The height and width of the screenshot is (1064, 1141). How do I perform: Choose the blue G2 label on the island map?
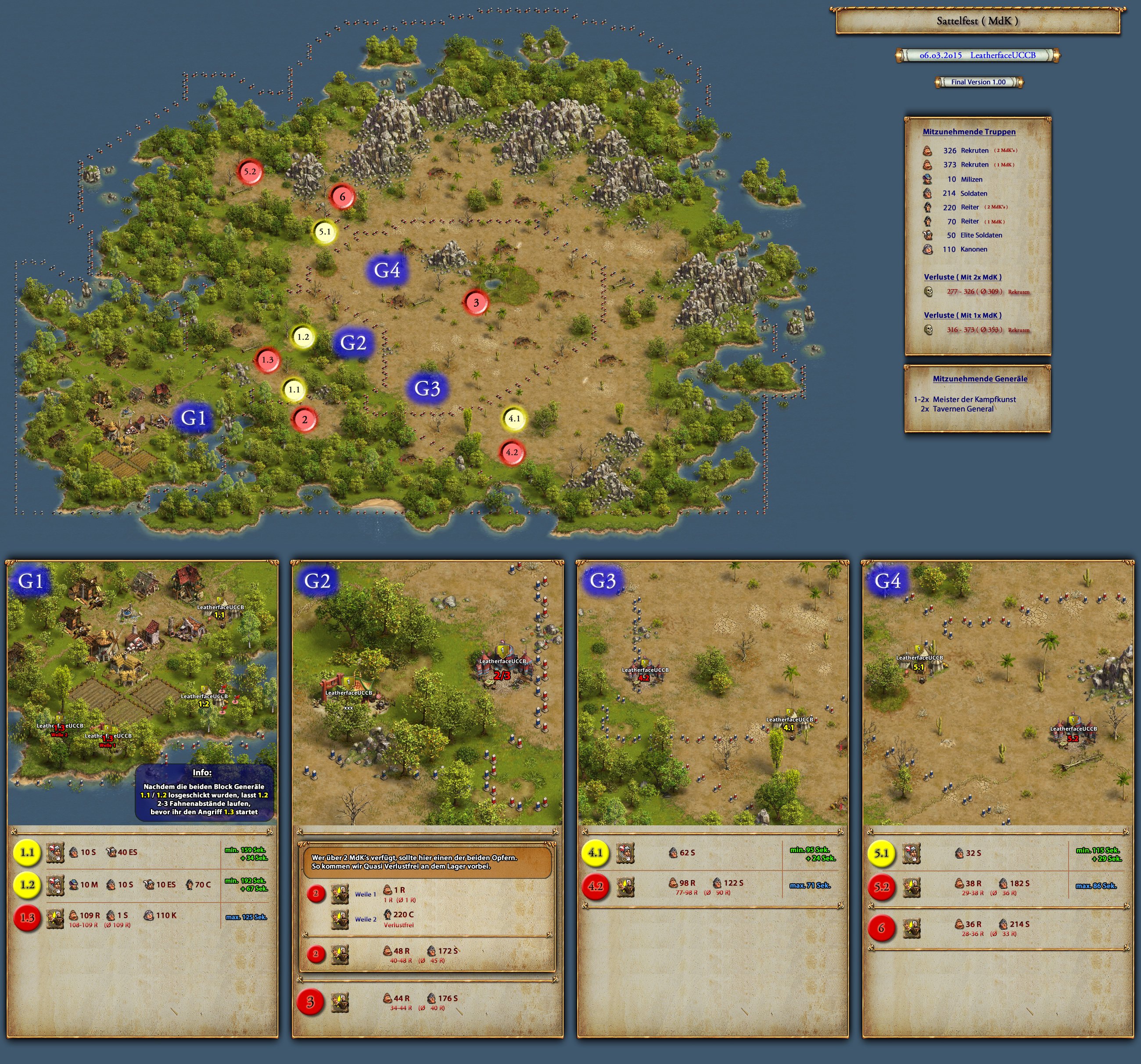click(353, 343)
